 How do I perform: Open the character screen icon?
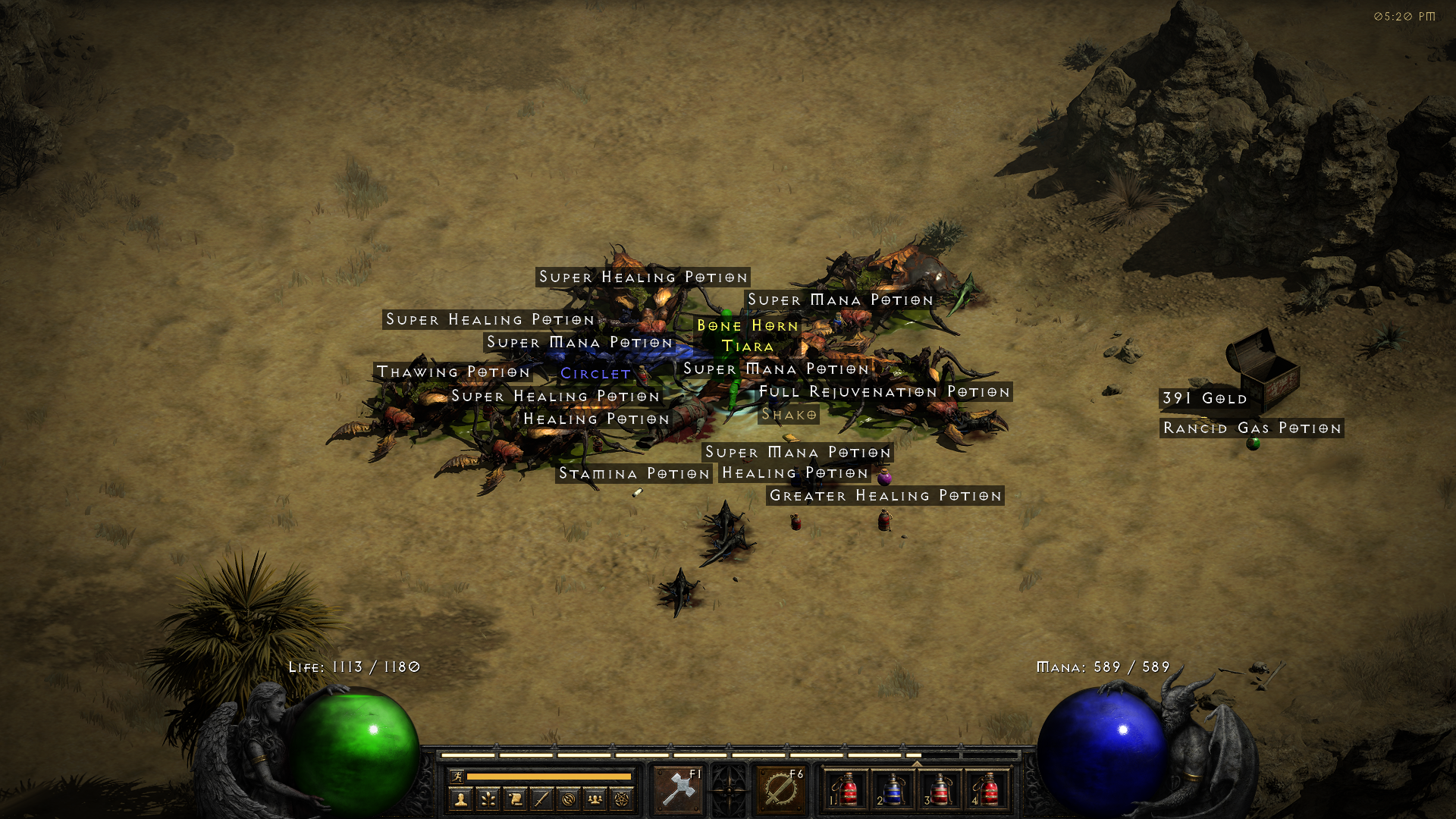tap(461, 800)
